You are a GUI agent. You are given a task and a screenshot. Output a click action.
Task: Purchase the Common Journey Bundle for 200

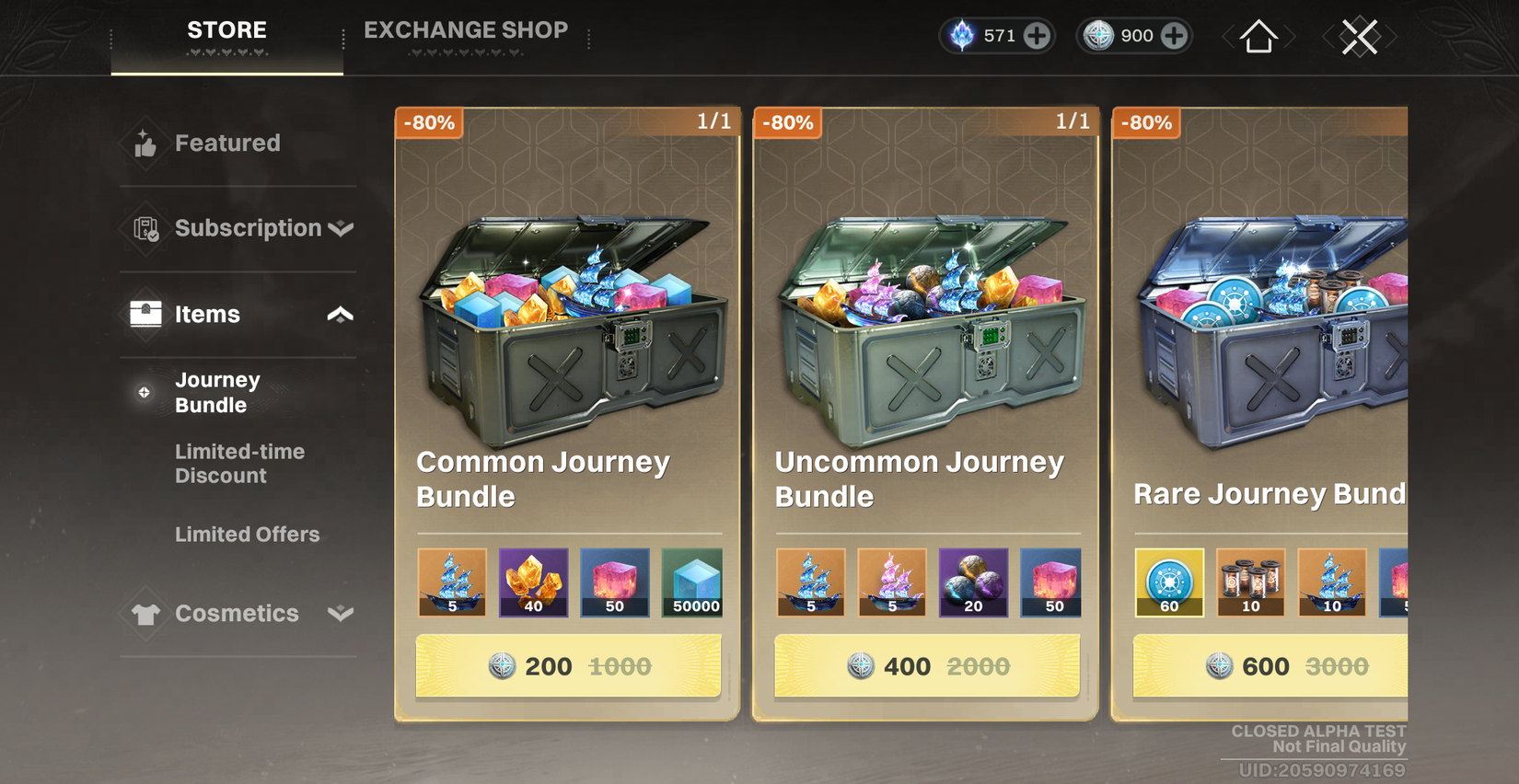coord(567,665)
